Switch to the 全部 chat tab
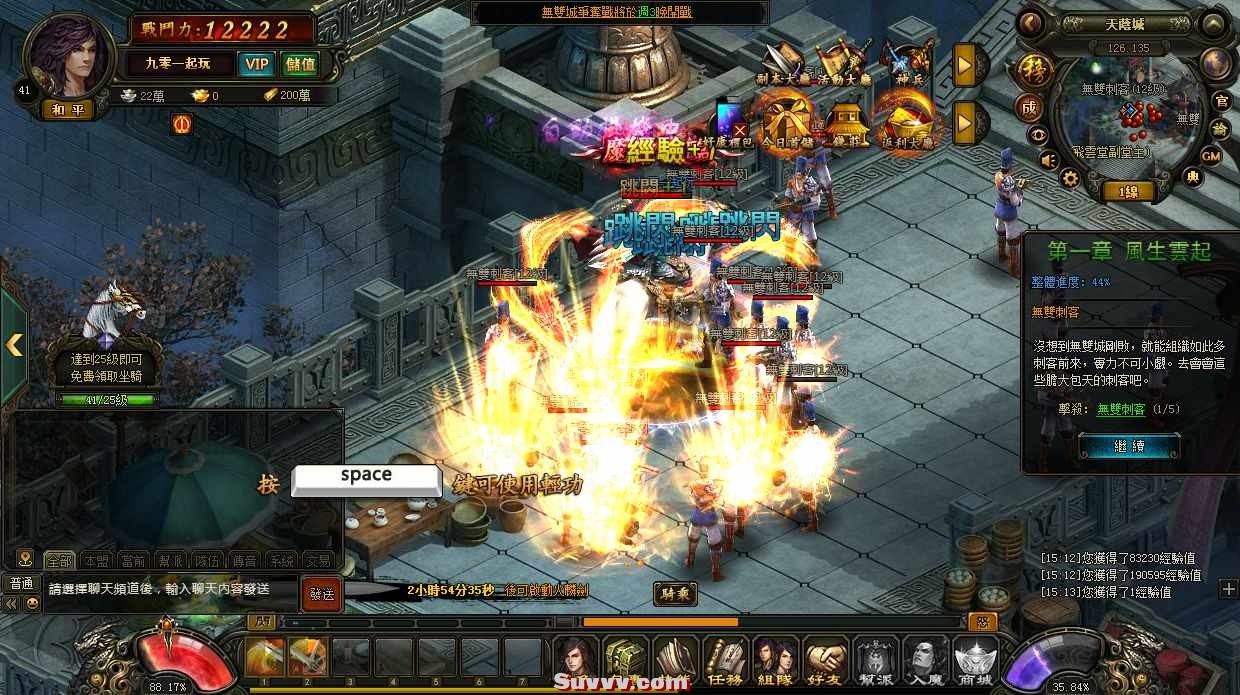Viewport: 1240px width, 695px height. pyautogui.click(x=59, y=561)
